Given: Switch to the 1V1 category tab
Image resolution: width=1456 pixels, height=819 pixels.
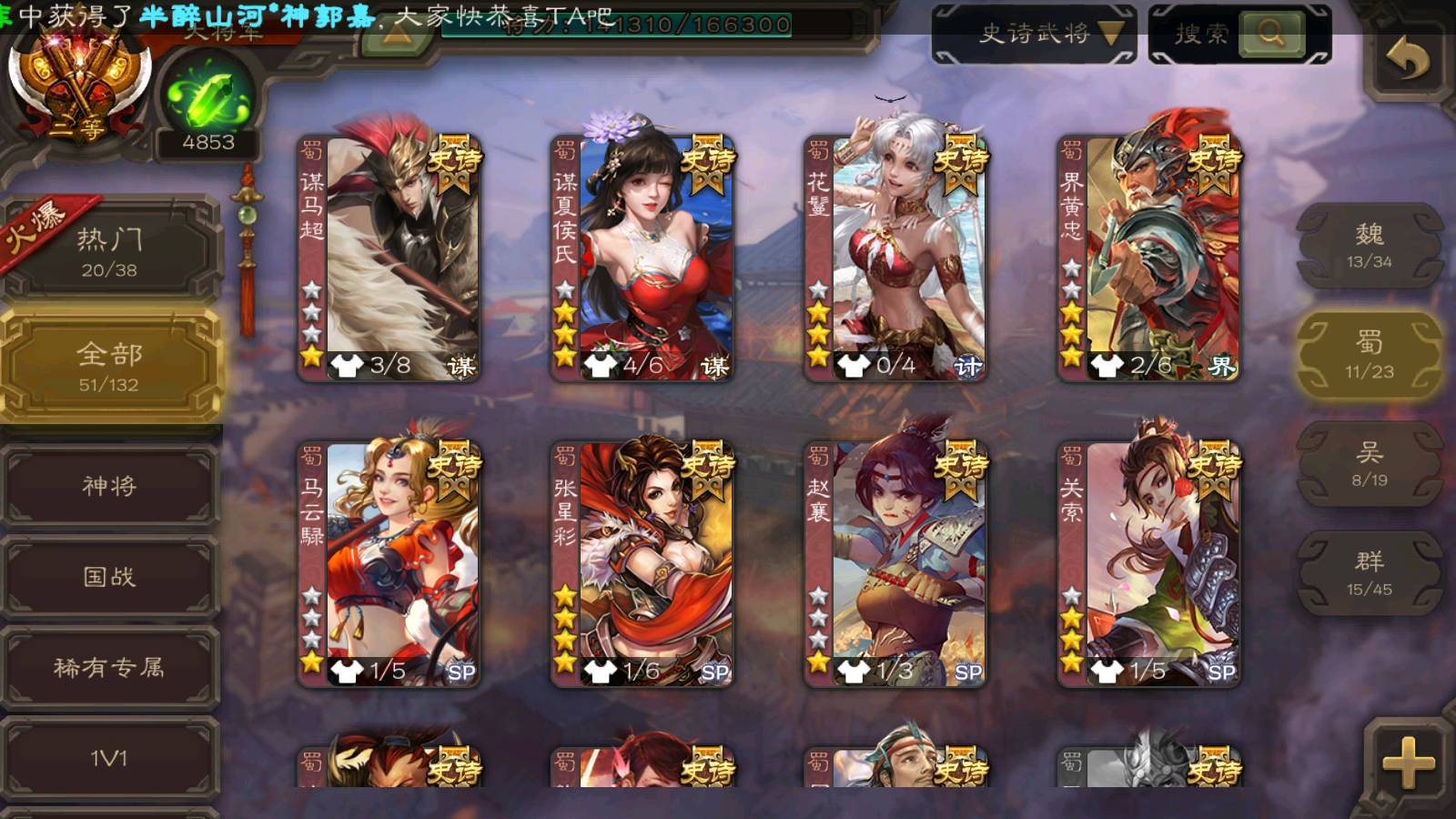Looking at the screenshot, I should coord(109,757).
